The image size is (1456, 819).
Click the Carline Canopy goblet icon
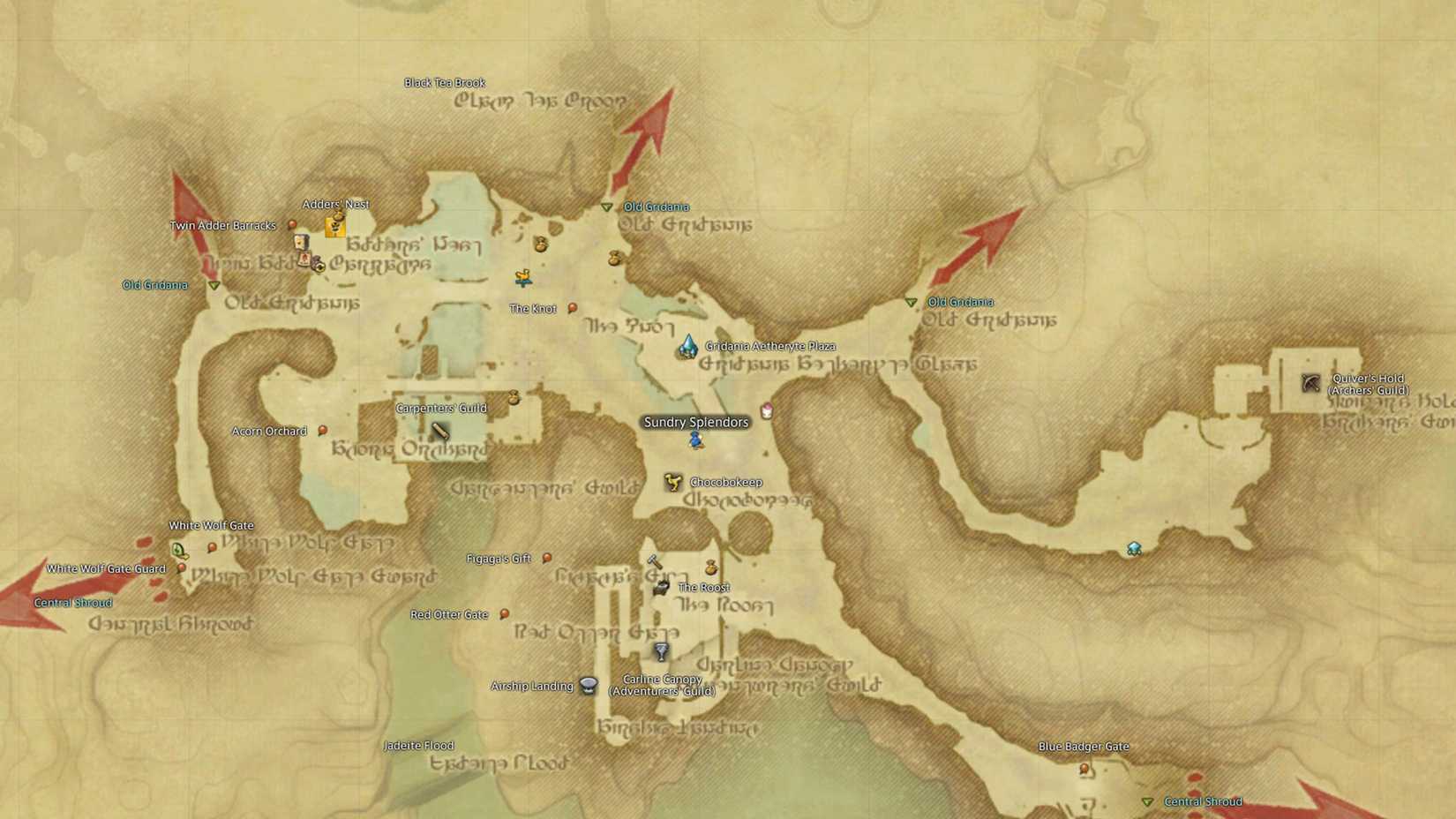tap(661, 653)
